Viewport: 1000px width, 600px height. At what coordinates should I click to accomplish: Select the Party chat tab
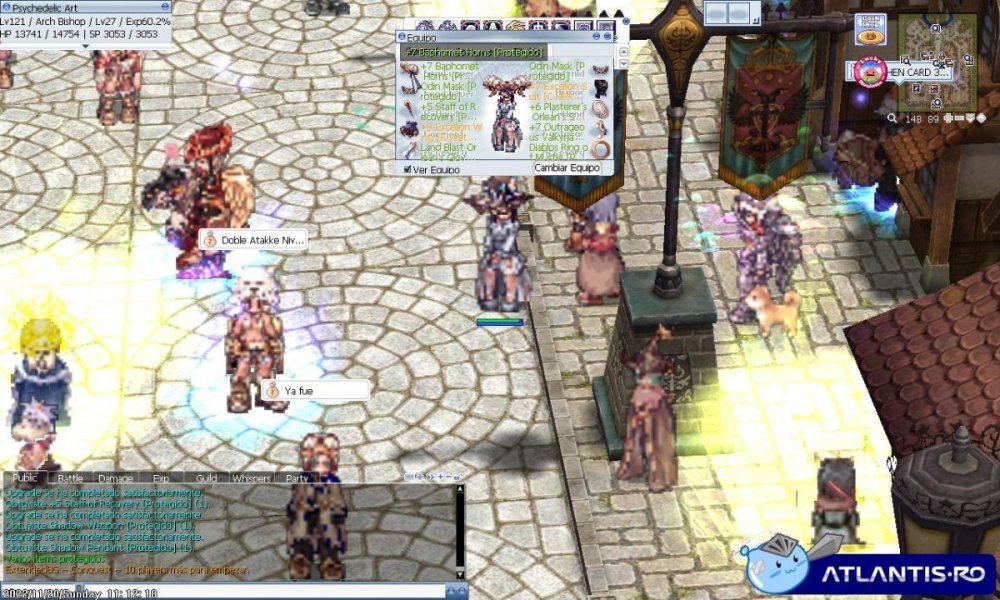coord(297,478)
